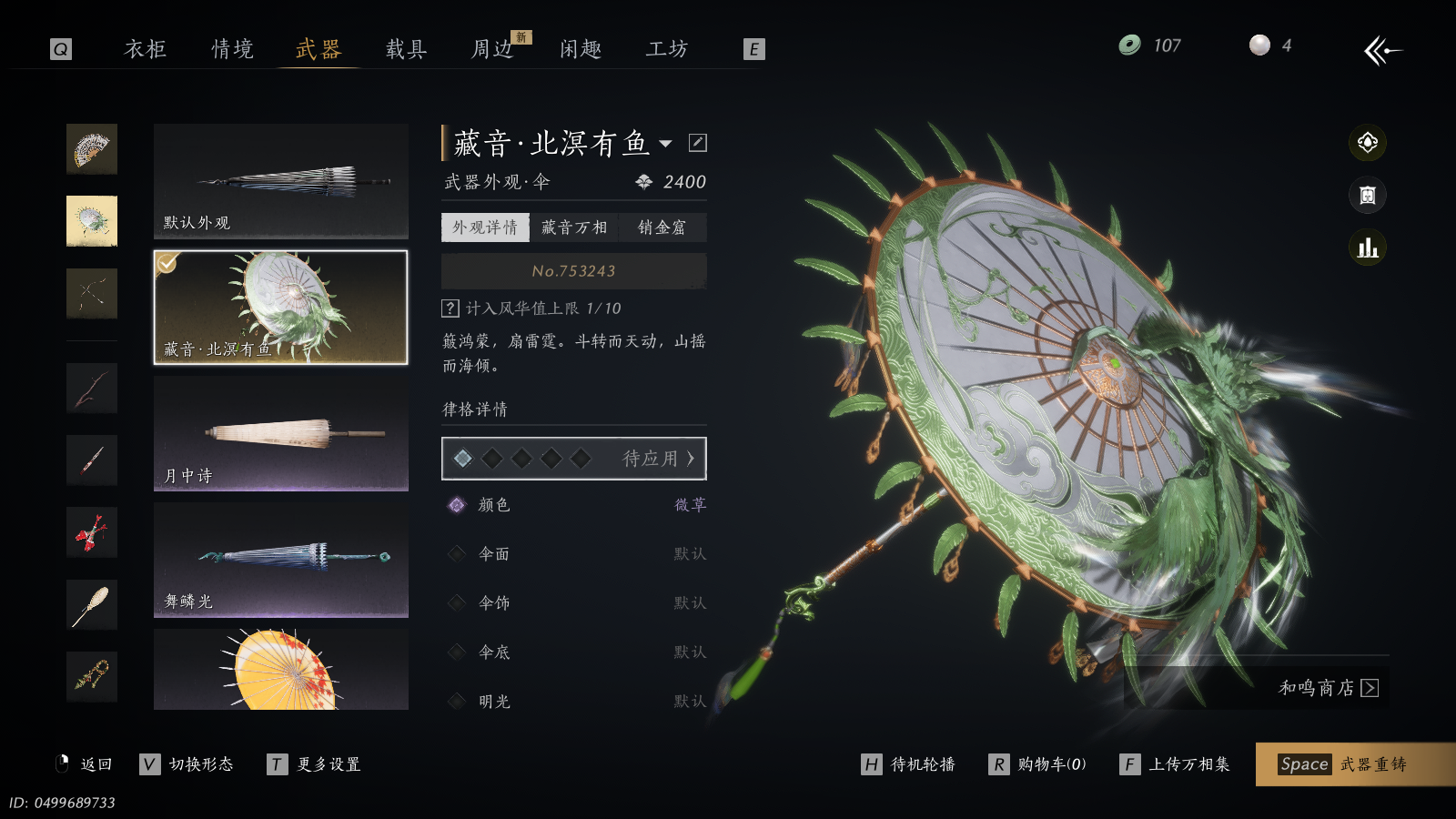This screenshot has width=1456, height=819.
Task: Click the back arrow at top right
Action: click(1382, 50)
